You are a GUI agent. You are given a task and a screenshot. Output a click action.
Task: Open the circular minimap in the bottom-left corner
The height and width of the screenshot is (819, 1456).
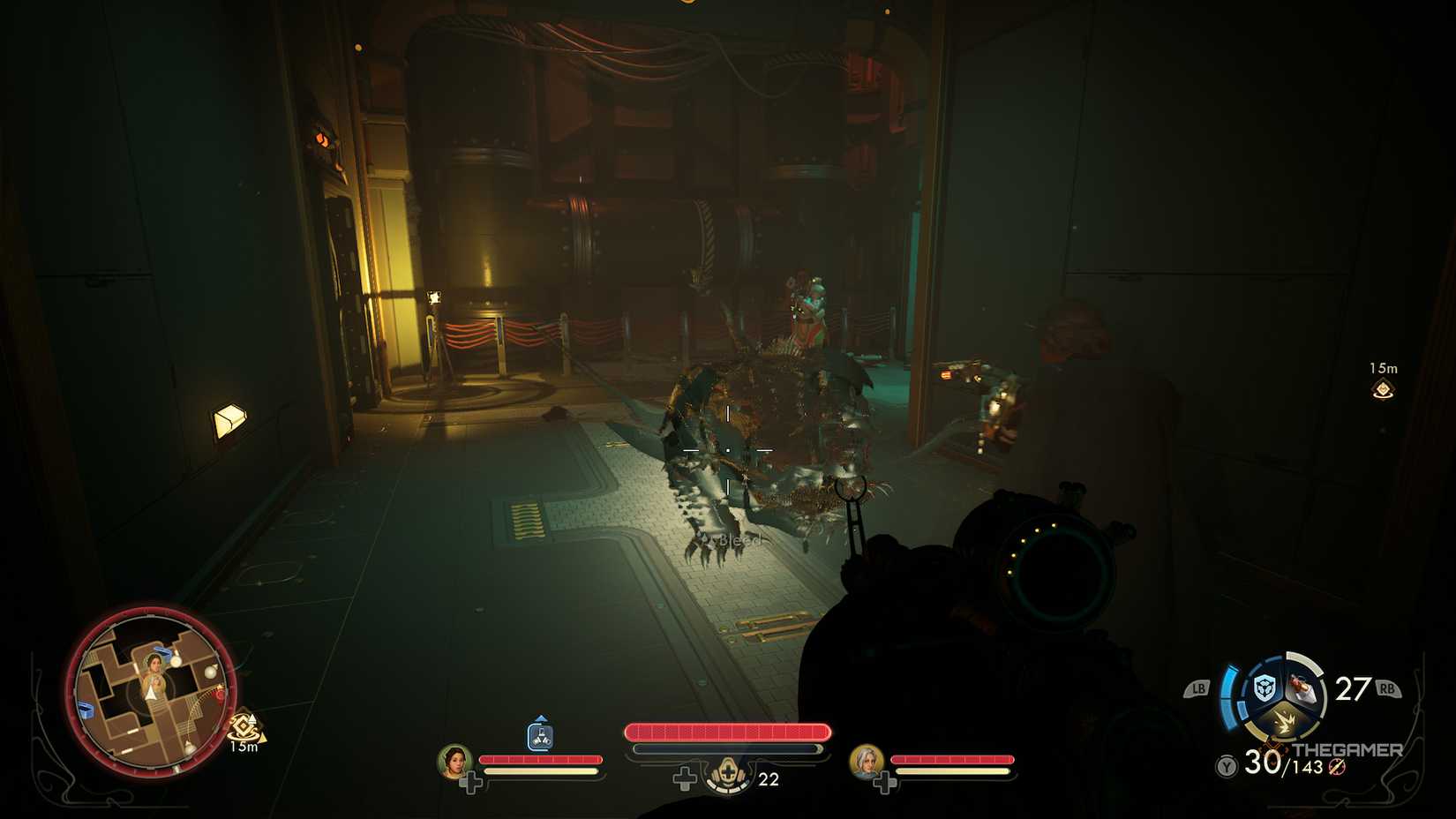pos(150,697)
